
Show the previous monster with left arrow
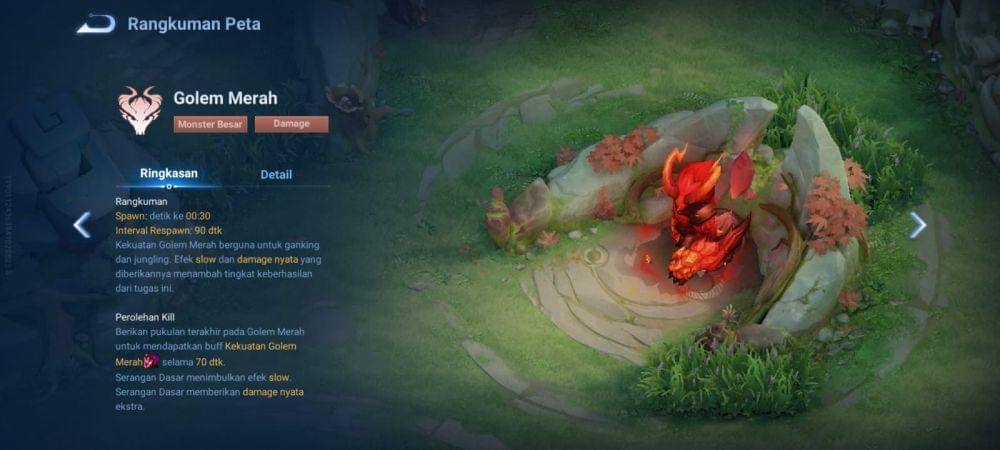[82, 225]
